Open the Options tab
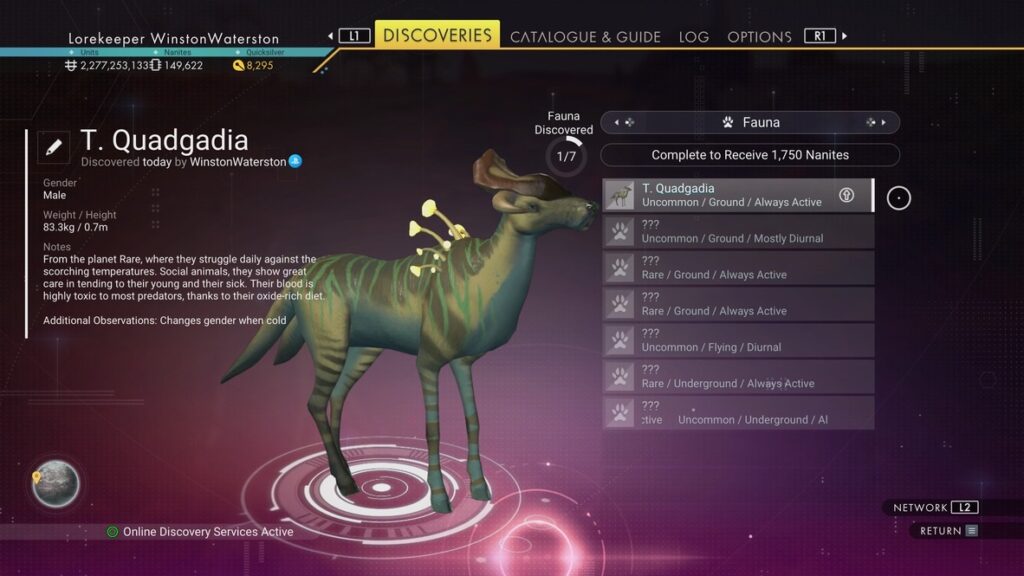The width and height of the screenshot is (1024, 576). coord(759,37)
